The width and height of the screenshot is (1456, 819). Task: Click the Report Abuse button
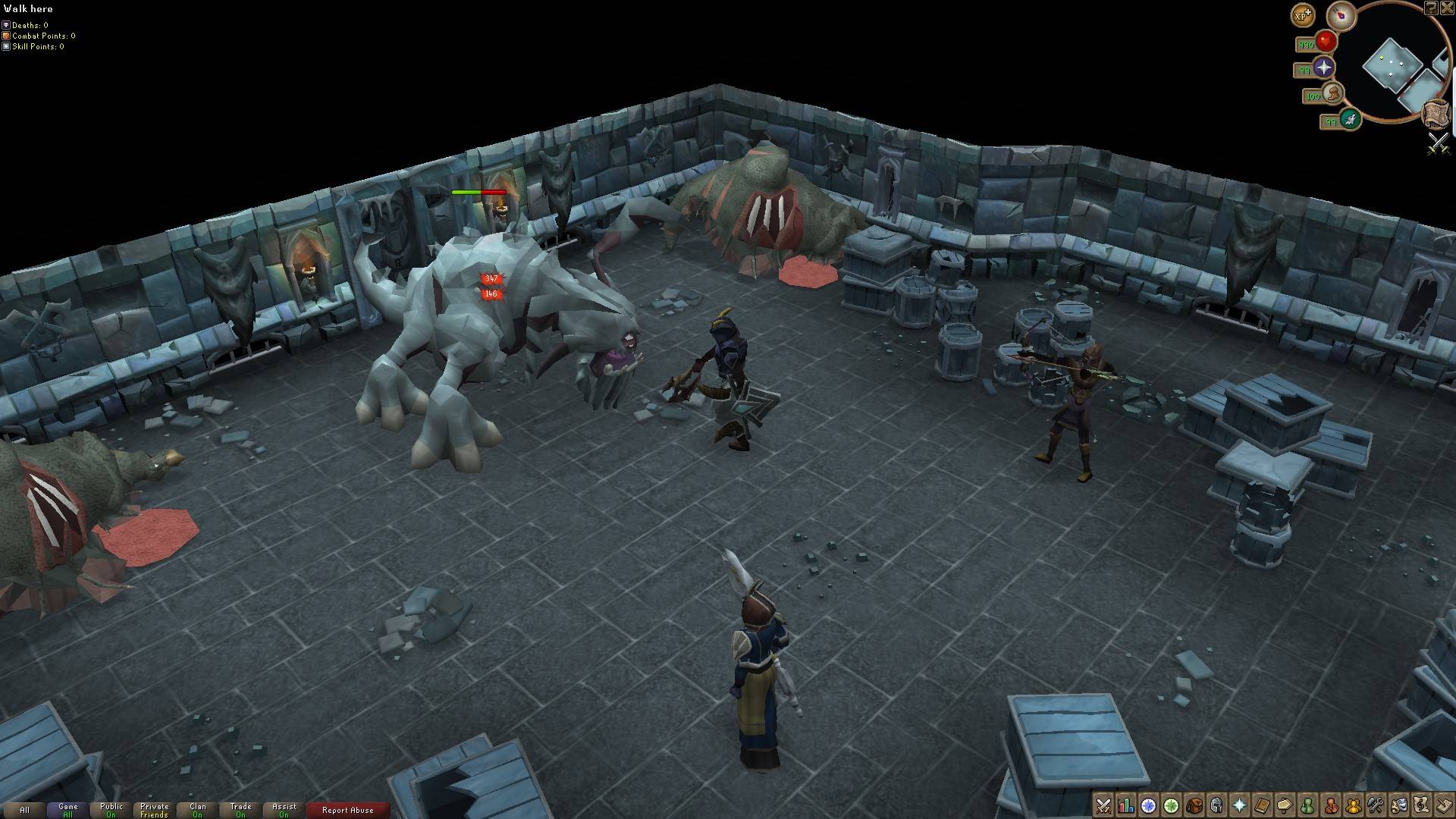pos(348,810)
